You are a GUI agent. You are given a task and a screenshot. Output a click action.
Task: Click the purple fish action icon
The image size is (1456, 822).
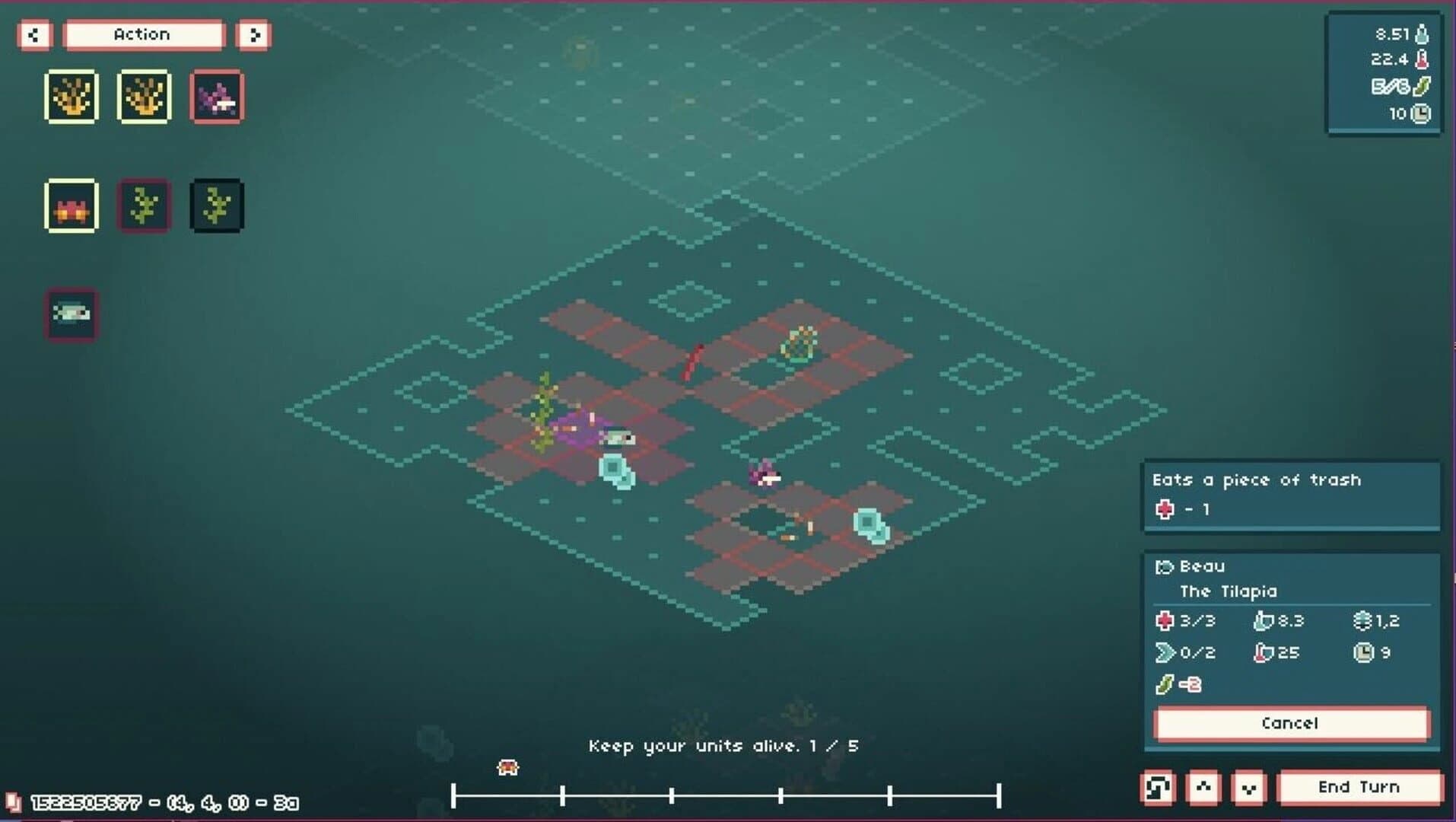click(216, 97)
